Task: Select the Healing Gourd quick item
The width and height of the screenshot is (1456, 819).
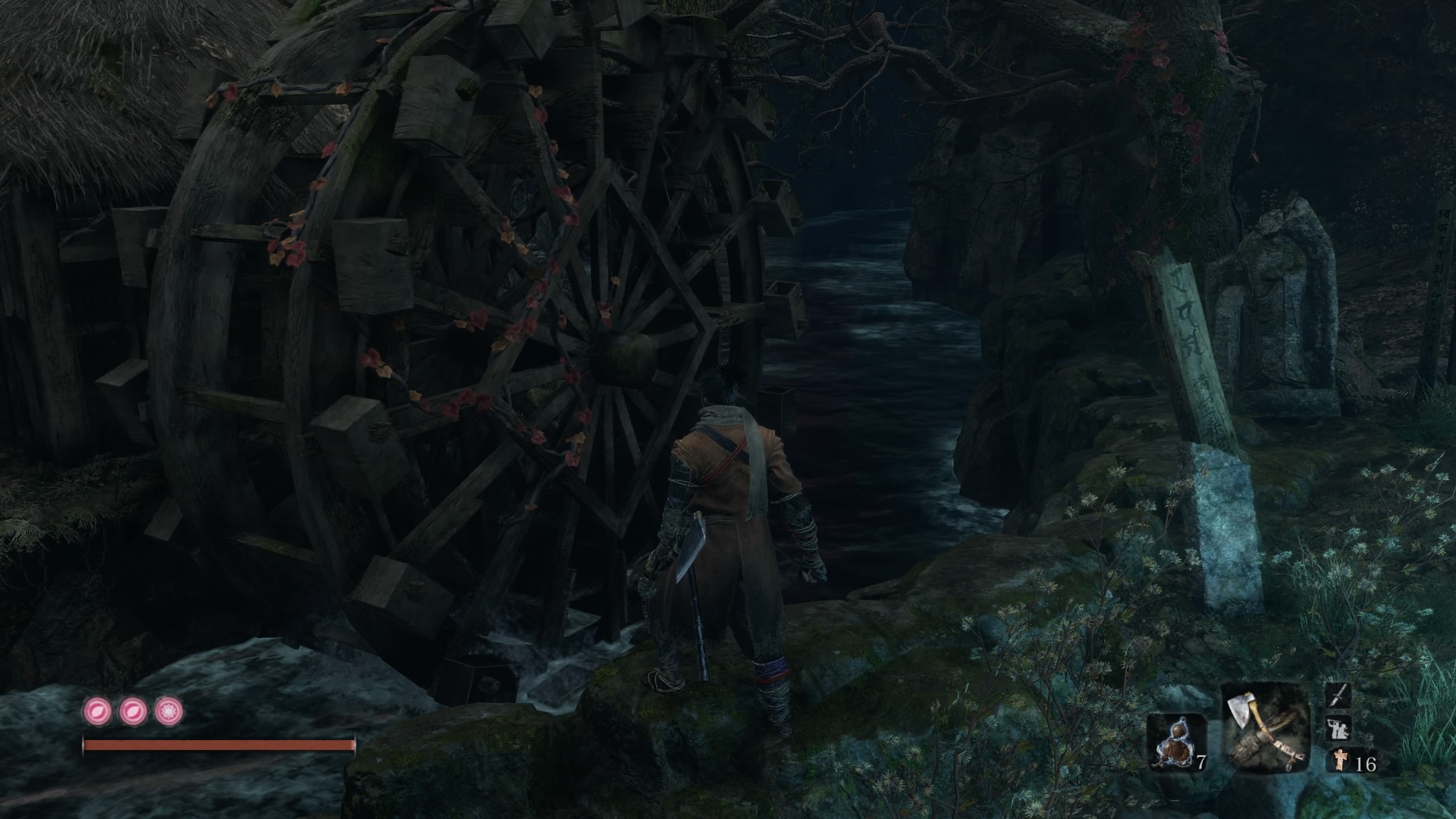Action: [1176, 739]
